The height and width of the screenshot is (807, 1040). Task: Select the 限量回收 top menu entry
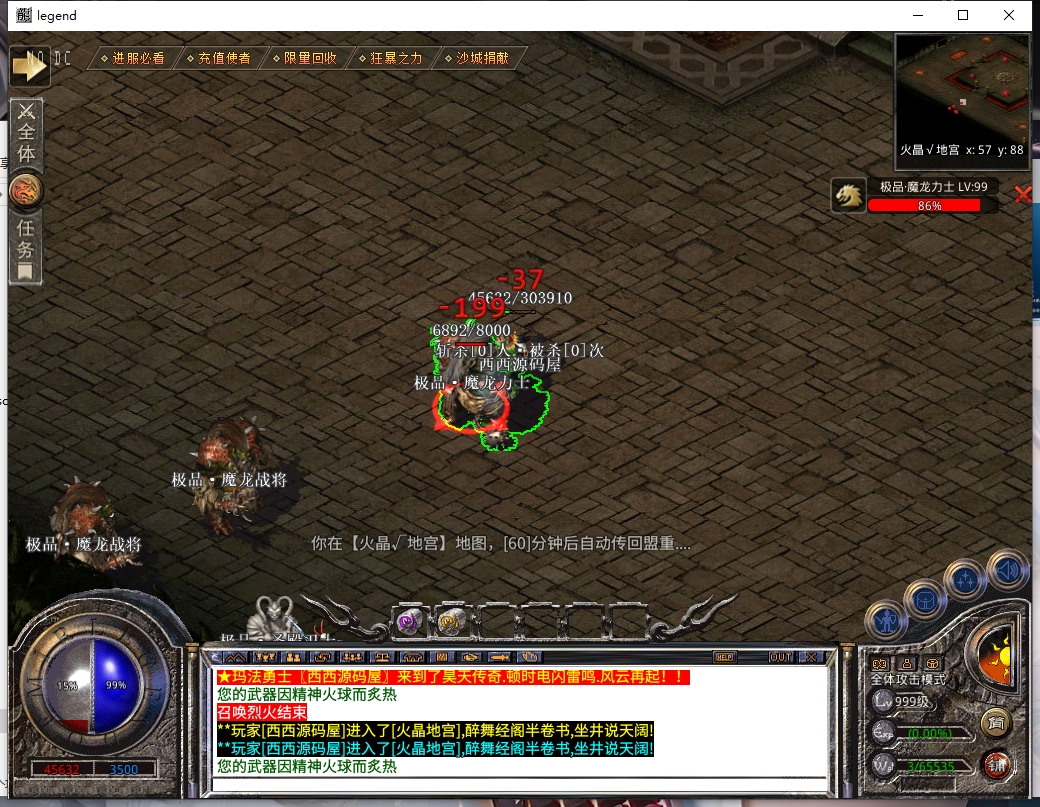(x=304, y=58)
